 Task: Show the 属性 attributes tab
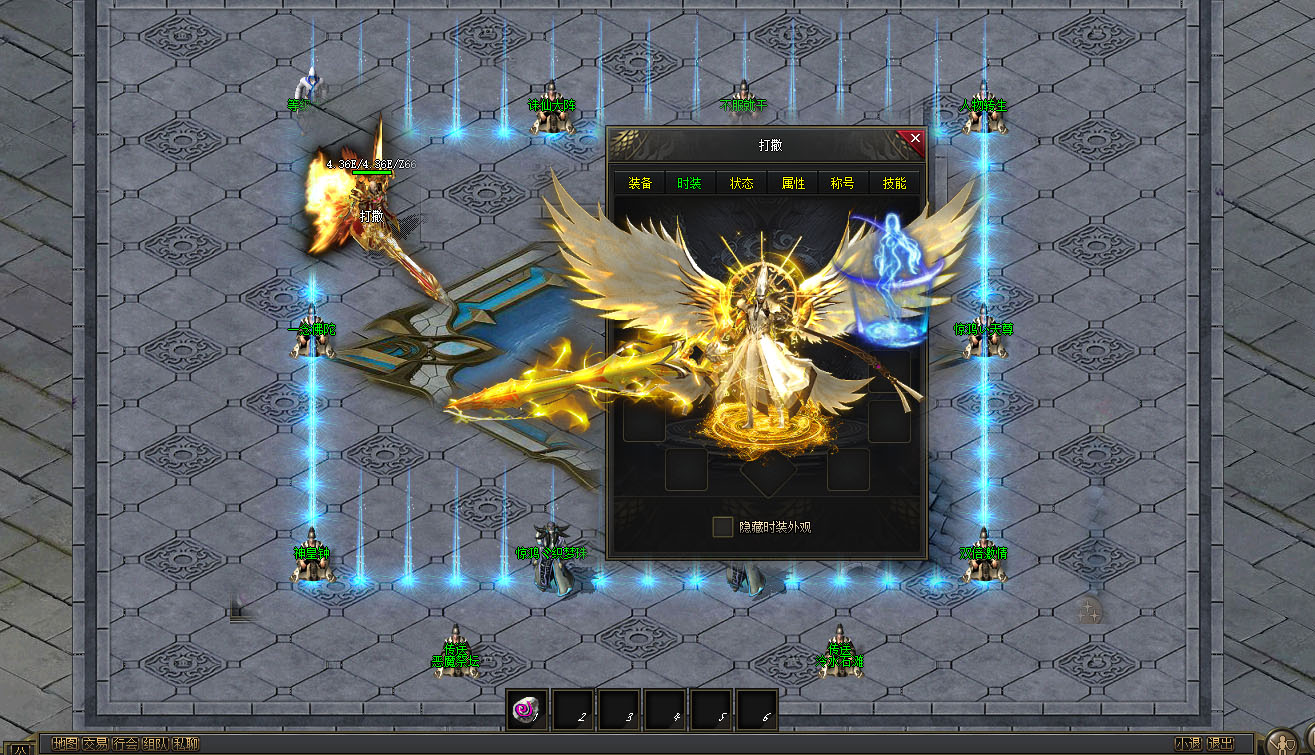tap(793, 183)
